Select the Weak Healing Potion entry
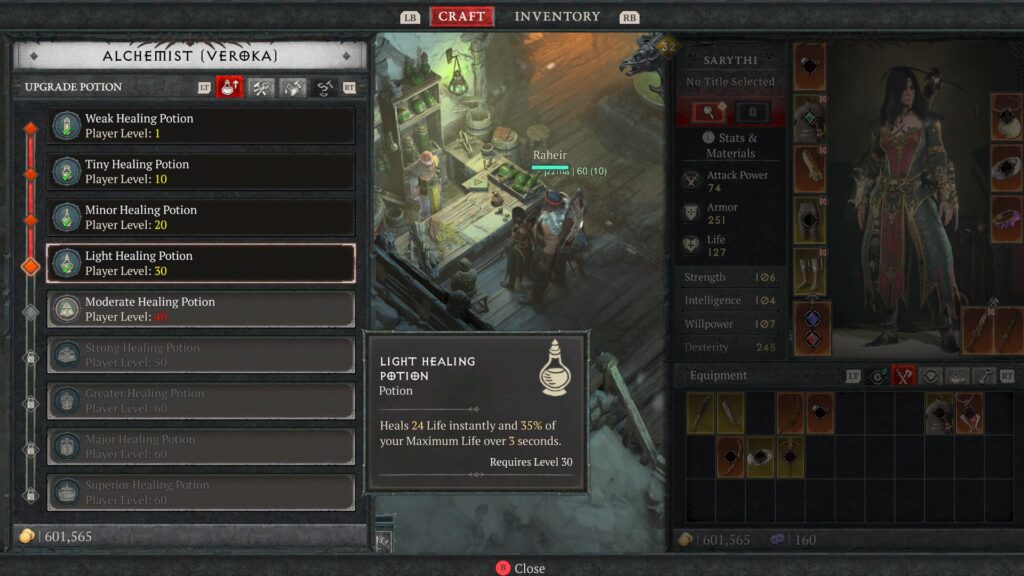 (x=200, y=126)
